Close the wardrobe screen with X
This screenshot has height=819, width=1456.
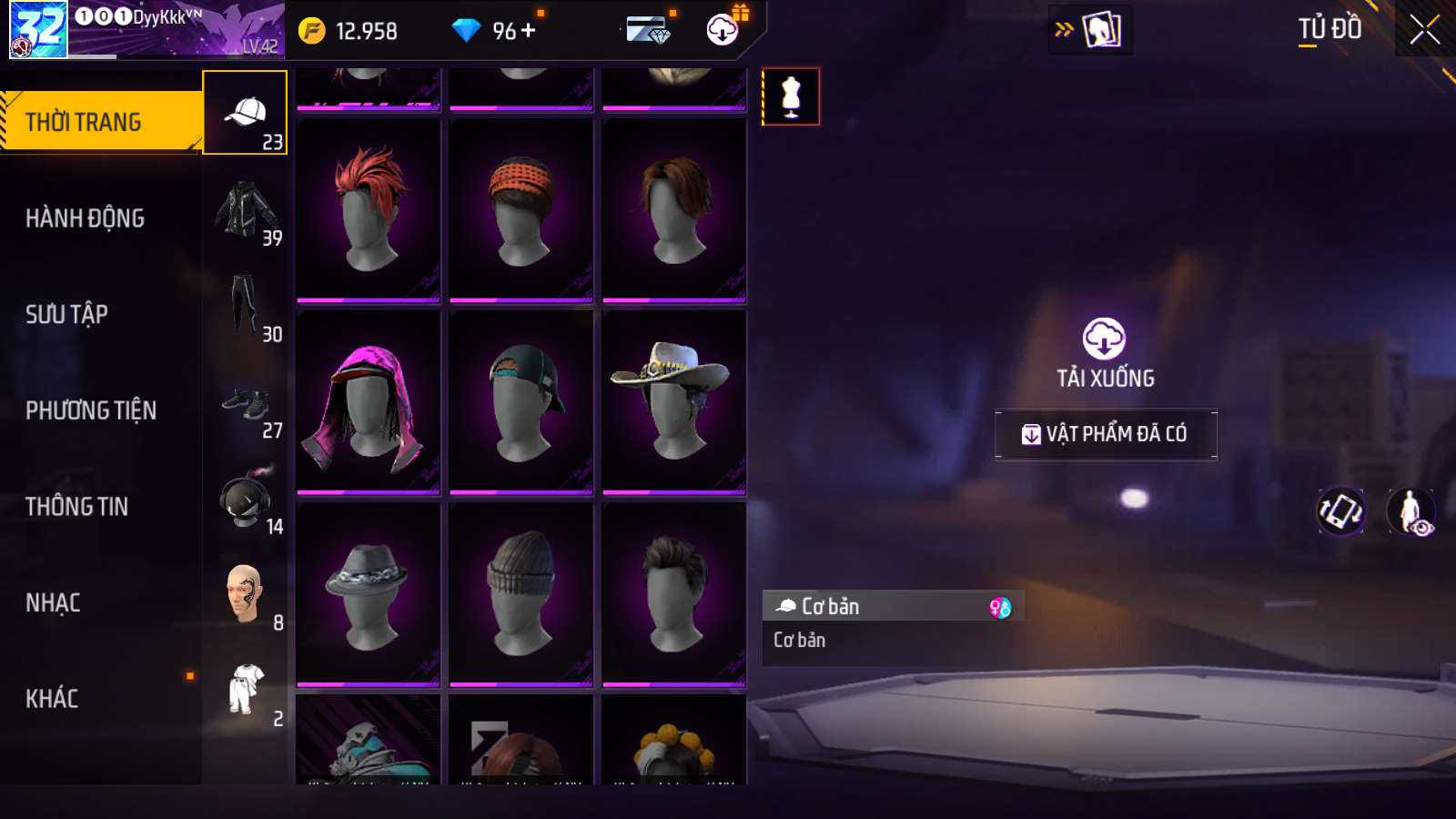pyautogui.click(x=1424, y=30)
